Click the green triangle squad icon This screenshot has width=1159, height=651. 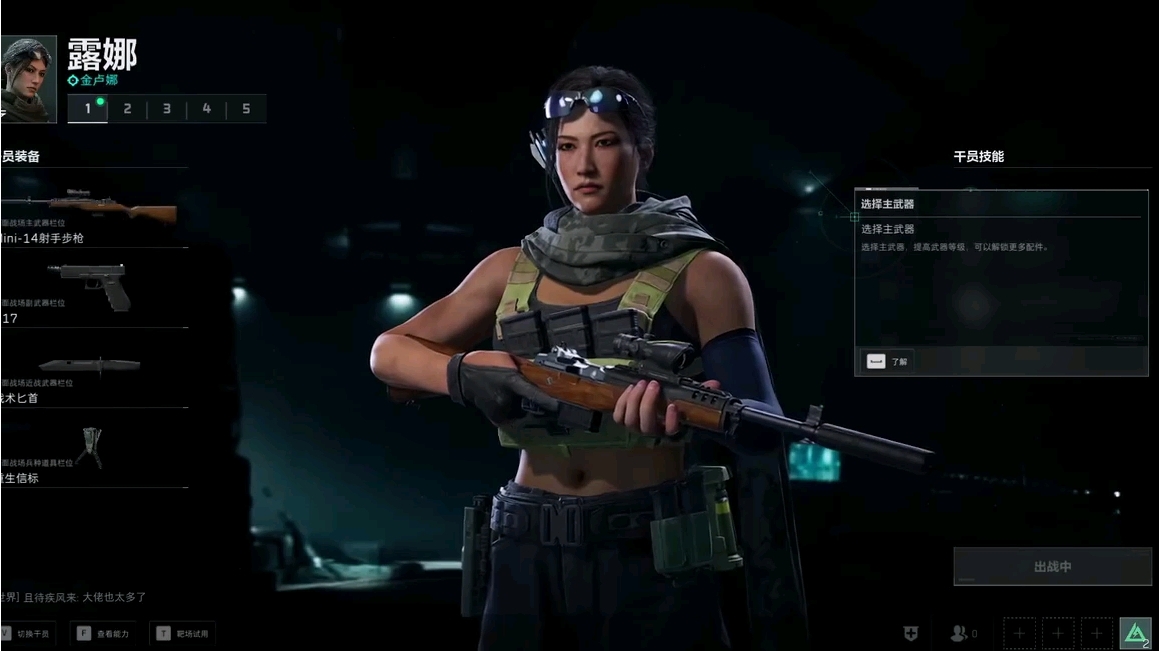coord(1135,633)
